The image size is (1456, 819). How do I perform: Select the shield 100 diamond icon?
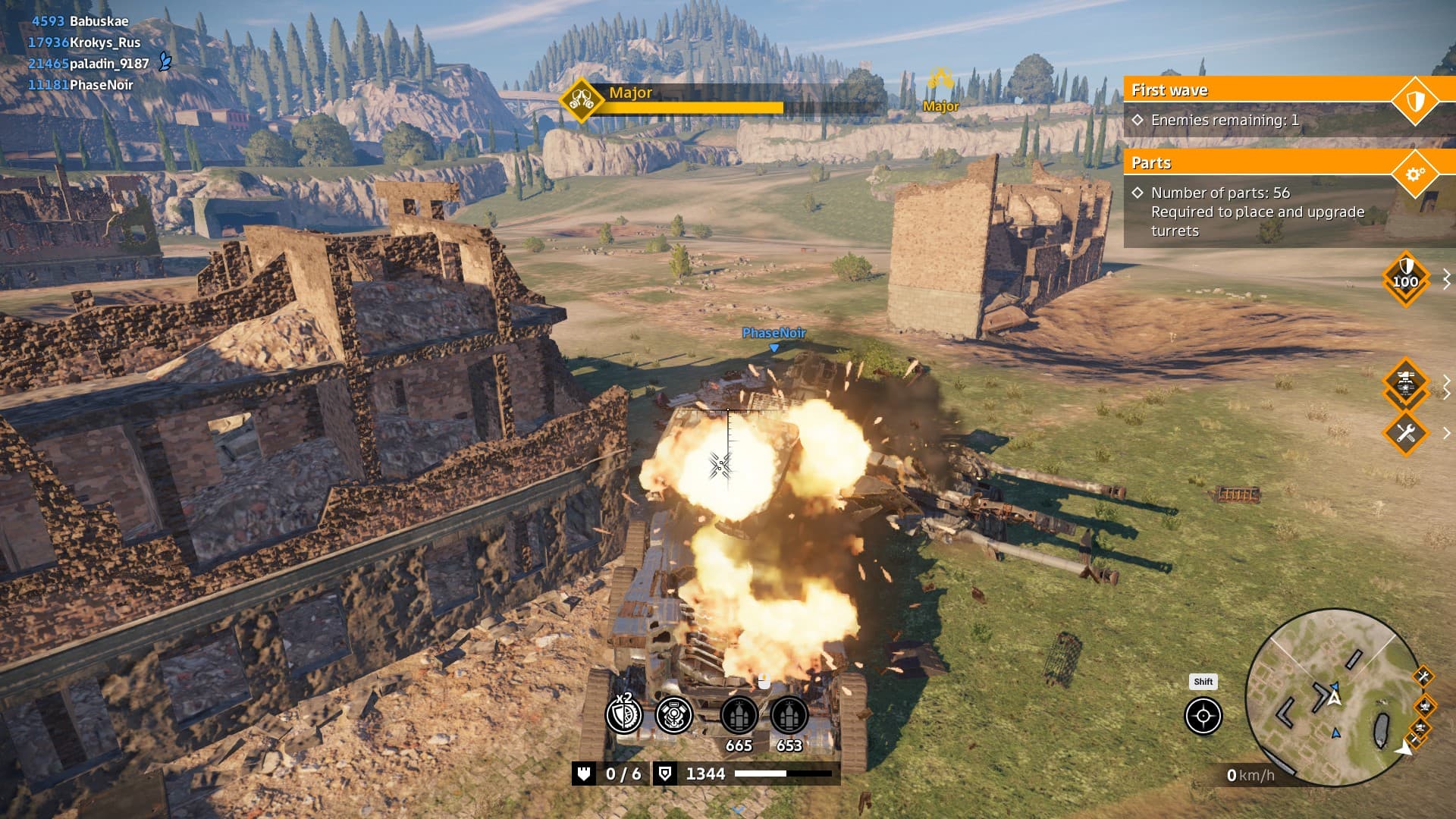coord(1405,279)
